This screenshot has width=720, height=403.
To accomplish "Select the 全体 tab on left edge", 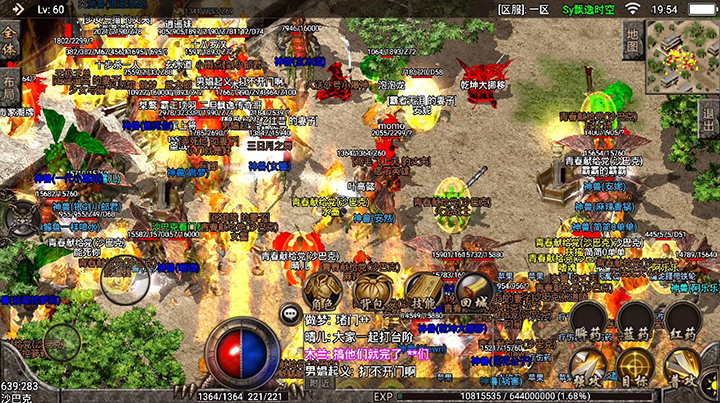I will coord(9,43).
